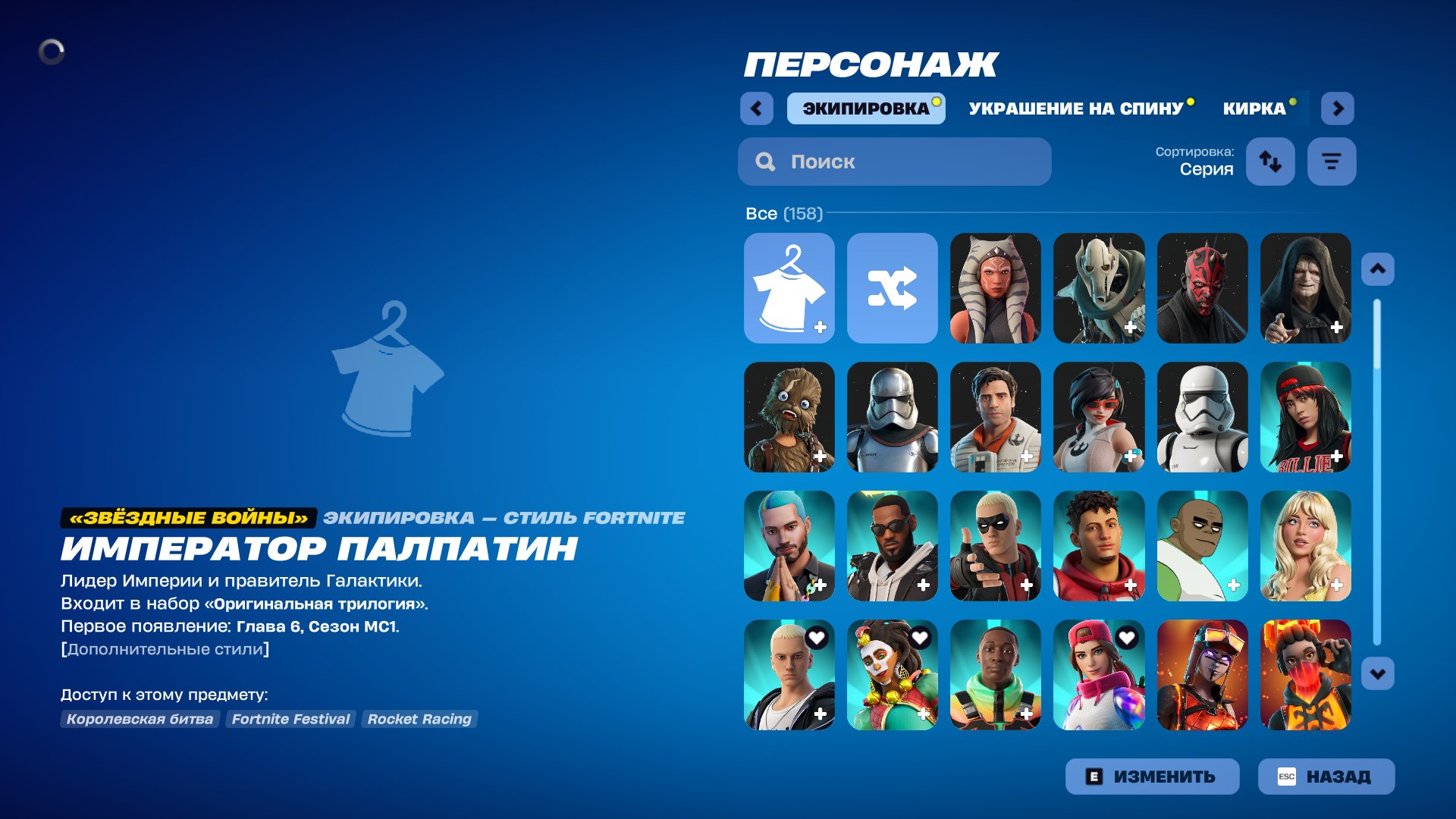Toggle the heart on the skull-face festival skin
1456x819 pixels.
click(918, 638)
